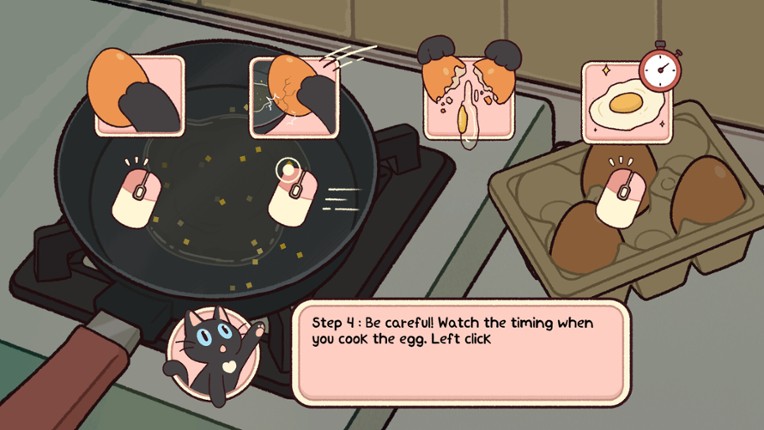Screen dimensions: 764x430
Task: Choose the split-open egg tutorial card
Action: (x=468, y=97)
